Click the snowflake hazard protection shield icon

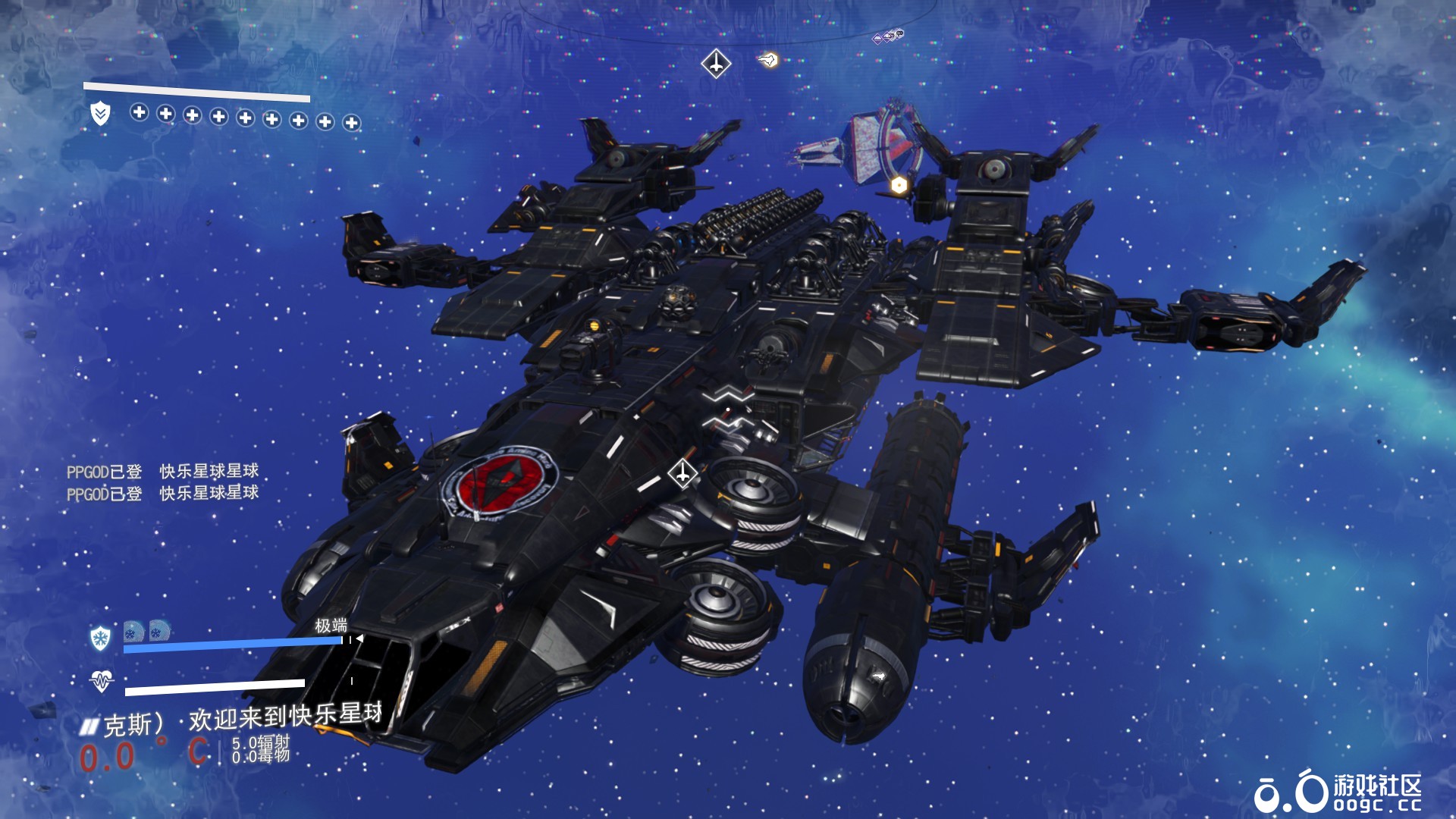[x=100, y=638]
